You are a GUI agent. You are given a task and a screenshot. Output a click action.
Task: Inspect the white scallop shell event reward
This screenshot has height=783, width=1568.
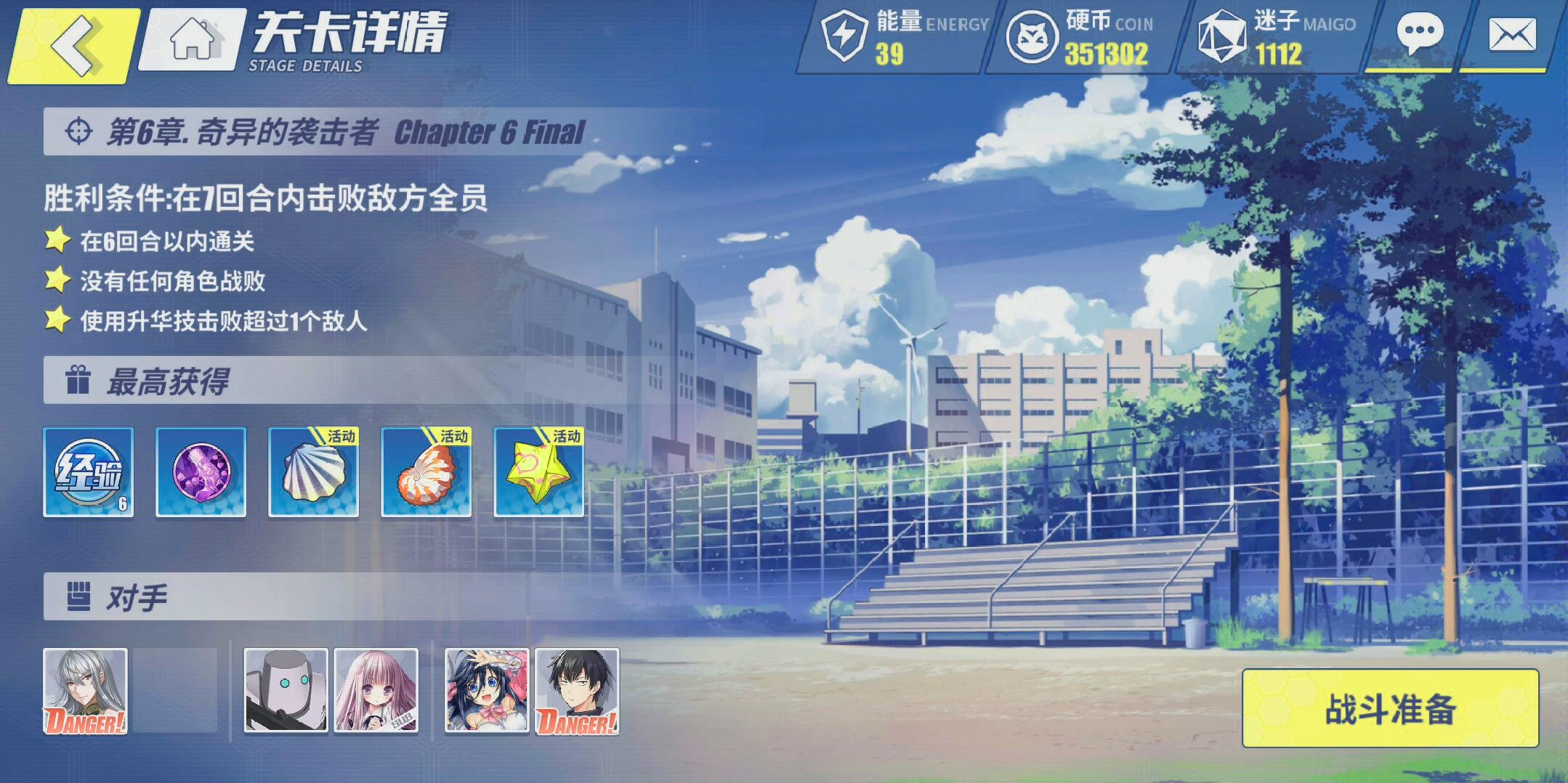(314, 472)
